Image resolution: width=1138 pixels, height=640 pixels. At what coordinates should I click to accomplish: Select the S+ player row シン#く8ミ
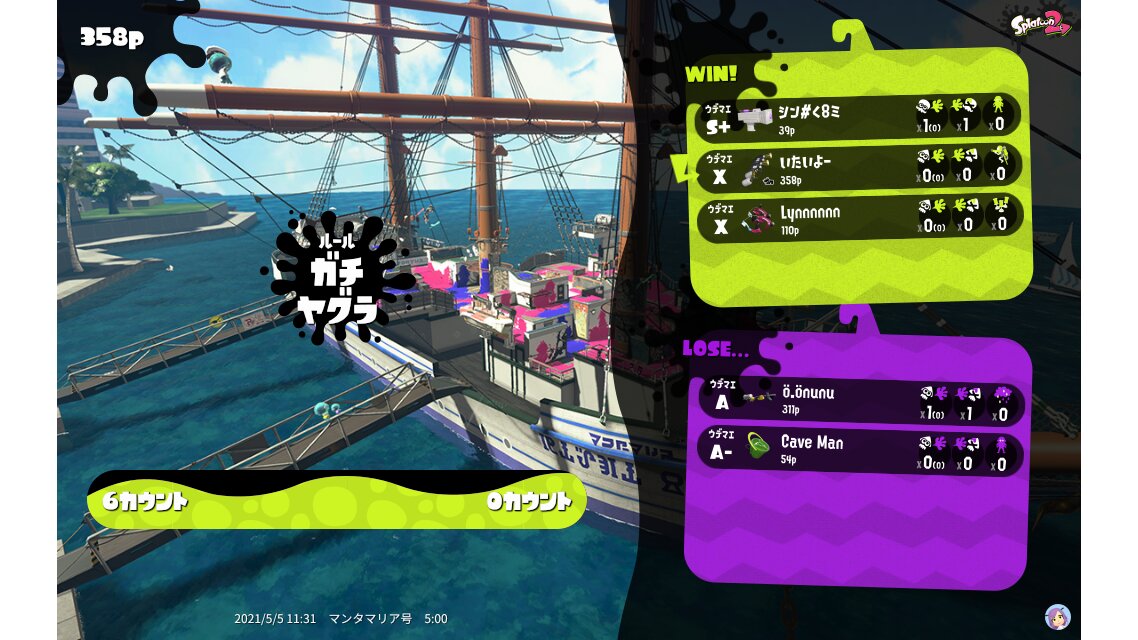[x=860, y=117]
